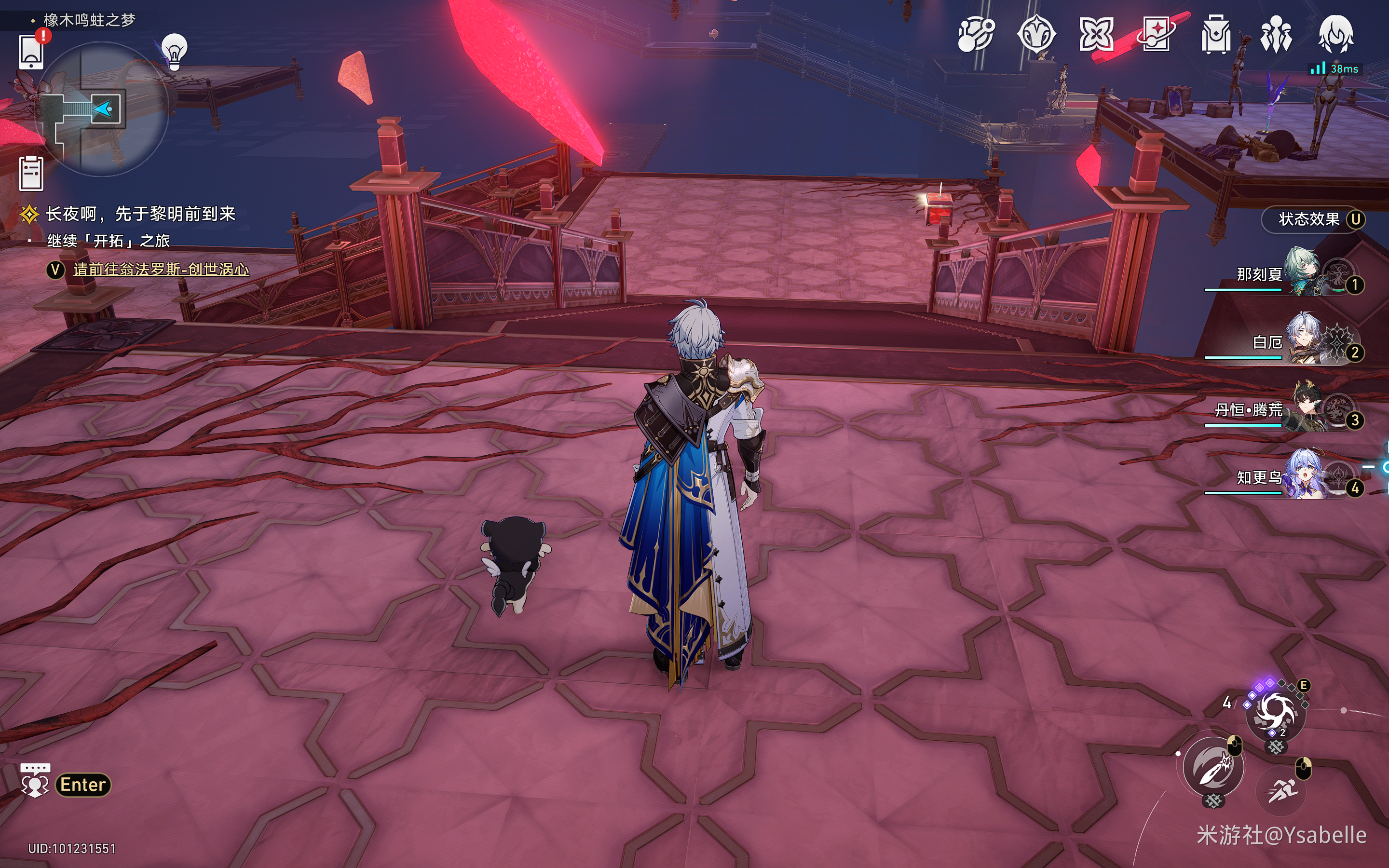Image resolution: width=1389 pixels, height=868 pixels.
Task: Select the tracked quest 长夜啊，先于黎明前到来
Action: (x=140, y=214)
